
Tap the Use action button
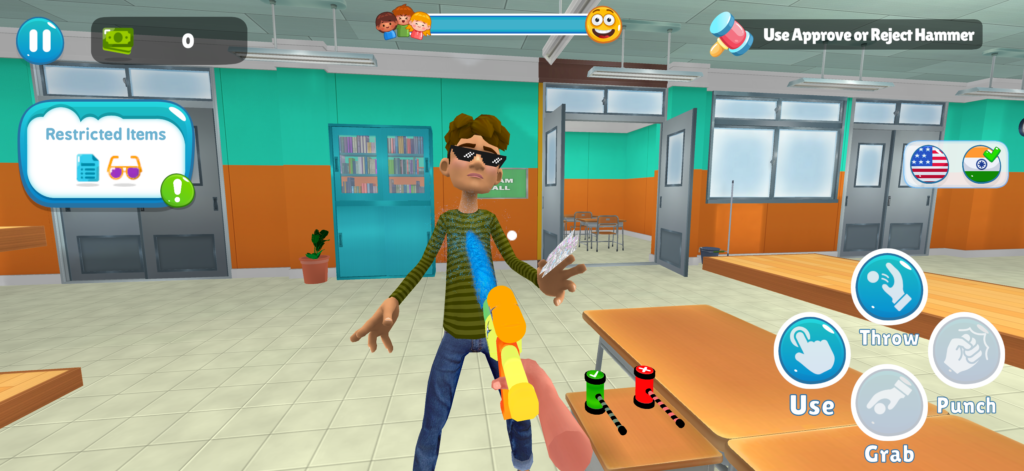click(811, 352)
